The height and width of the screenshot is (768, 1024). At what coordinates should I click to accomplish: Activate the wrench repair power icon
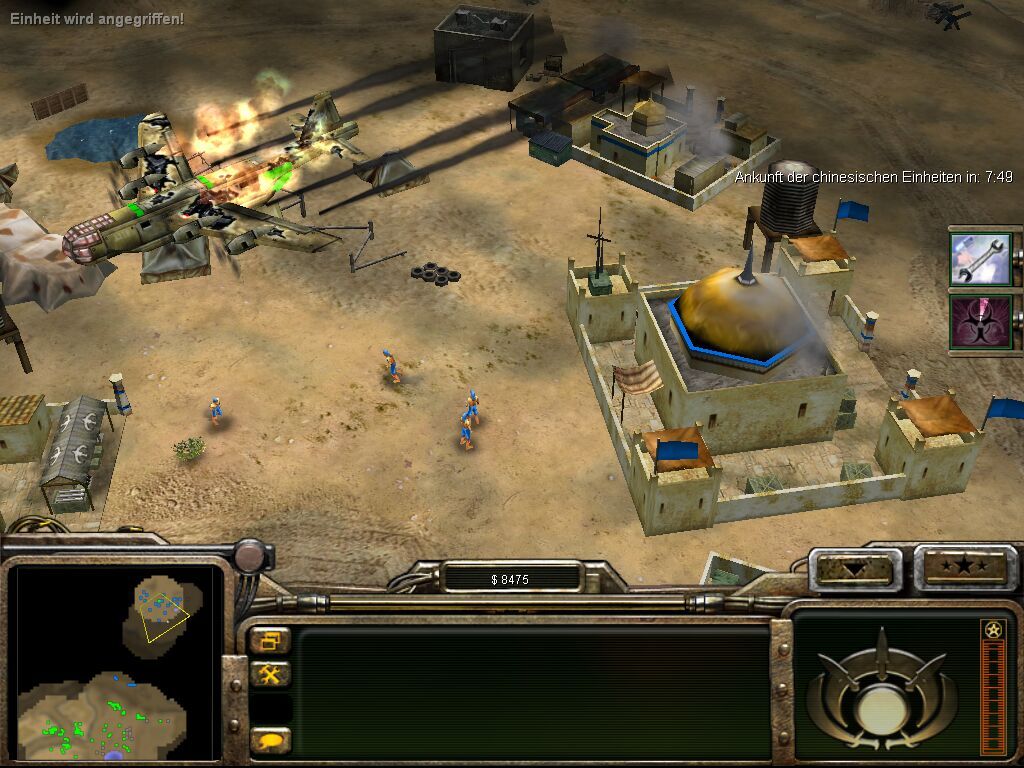tap(980, 258)
